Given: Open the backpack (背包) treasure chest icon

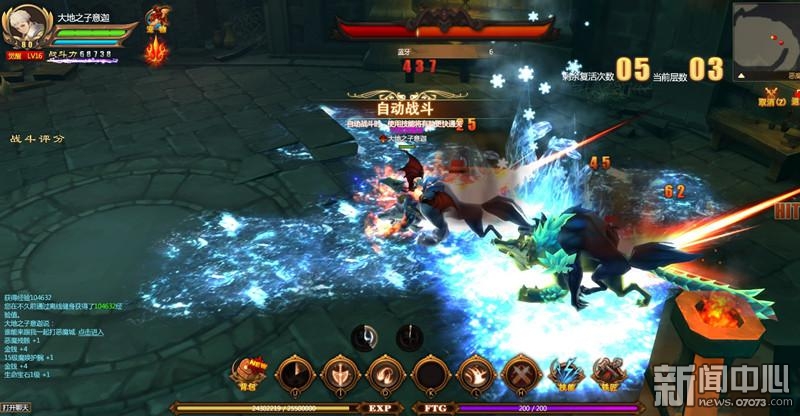Looking at the screenshot, I should point(244,370).
